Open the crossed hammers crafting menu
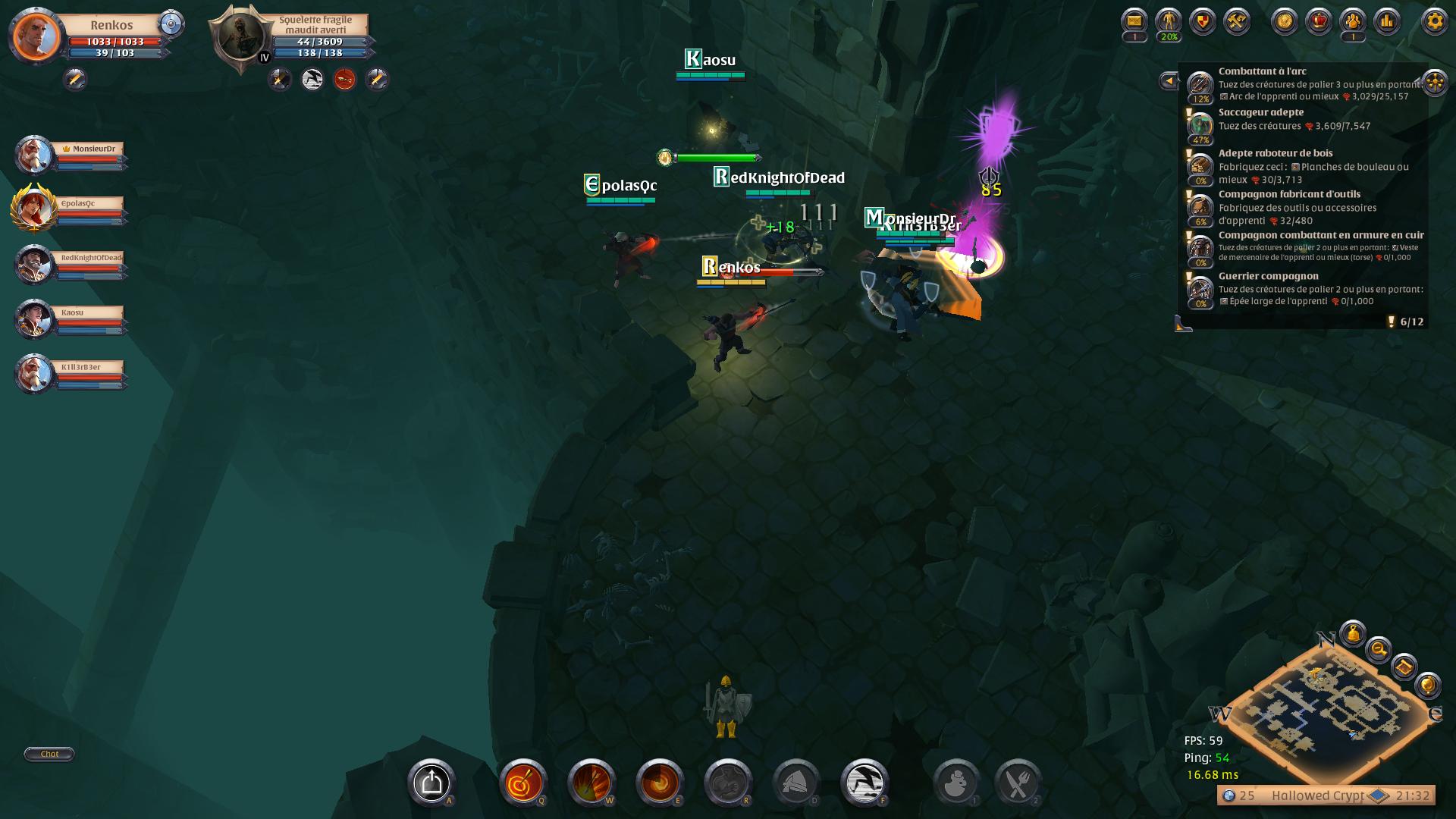 pos(1237,21)
